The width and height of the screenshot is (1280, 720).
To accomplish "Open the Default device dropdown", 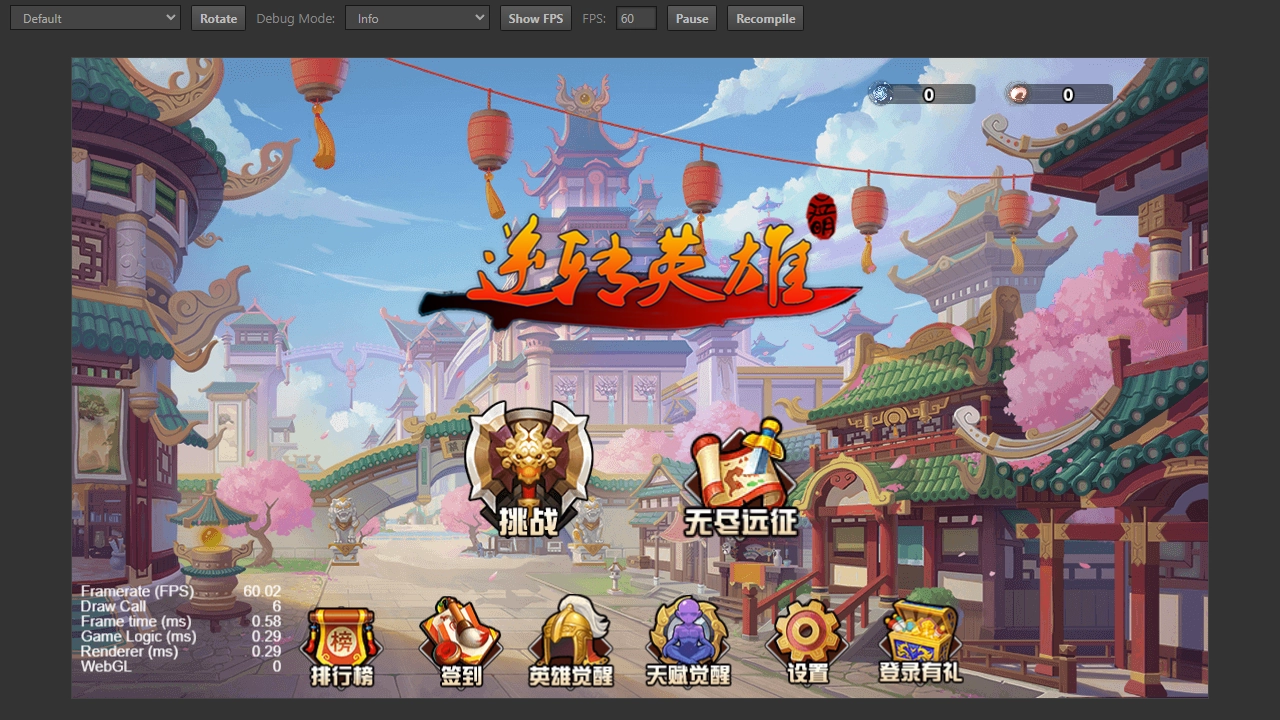I will pyautogui.click(x=95, y=17).
